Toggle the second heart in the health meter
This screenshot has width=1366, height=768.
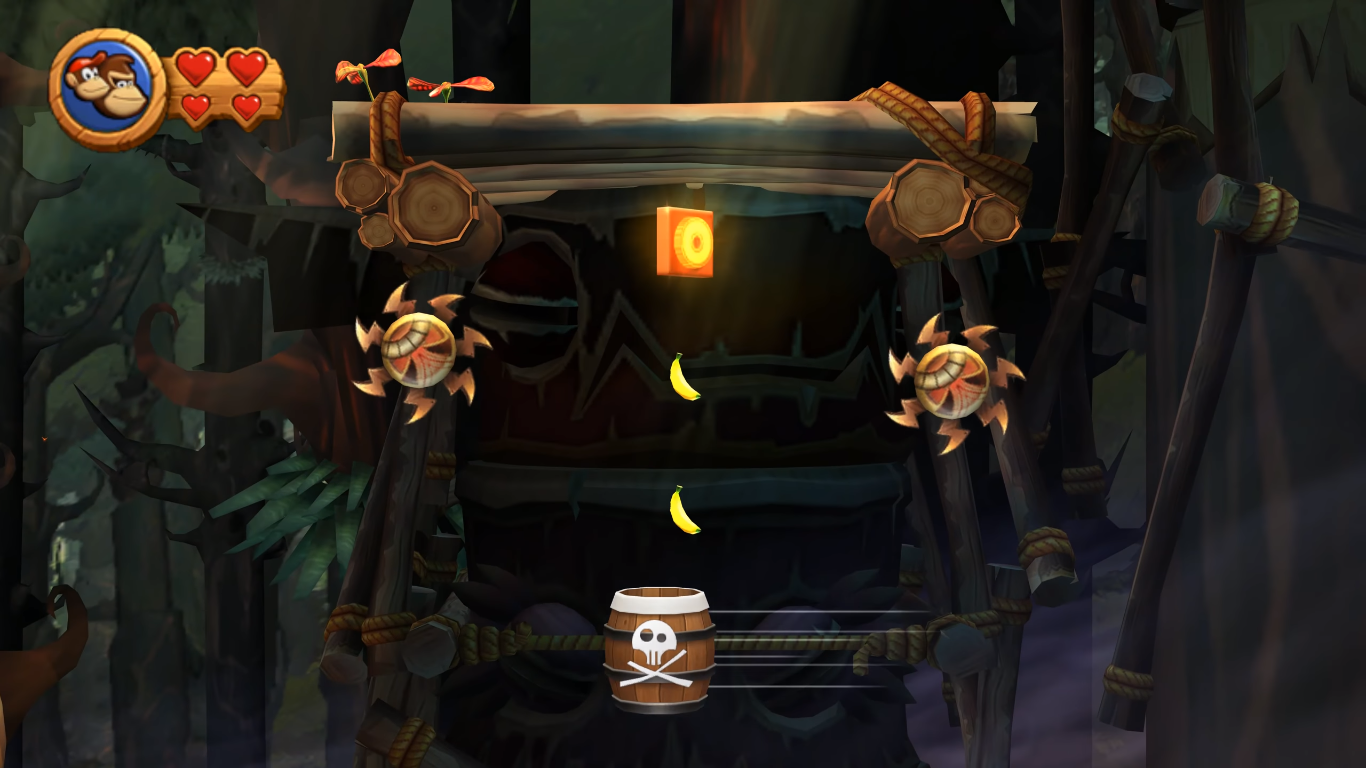tap(245, 67)
